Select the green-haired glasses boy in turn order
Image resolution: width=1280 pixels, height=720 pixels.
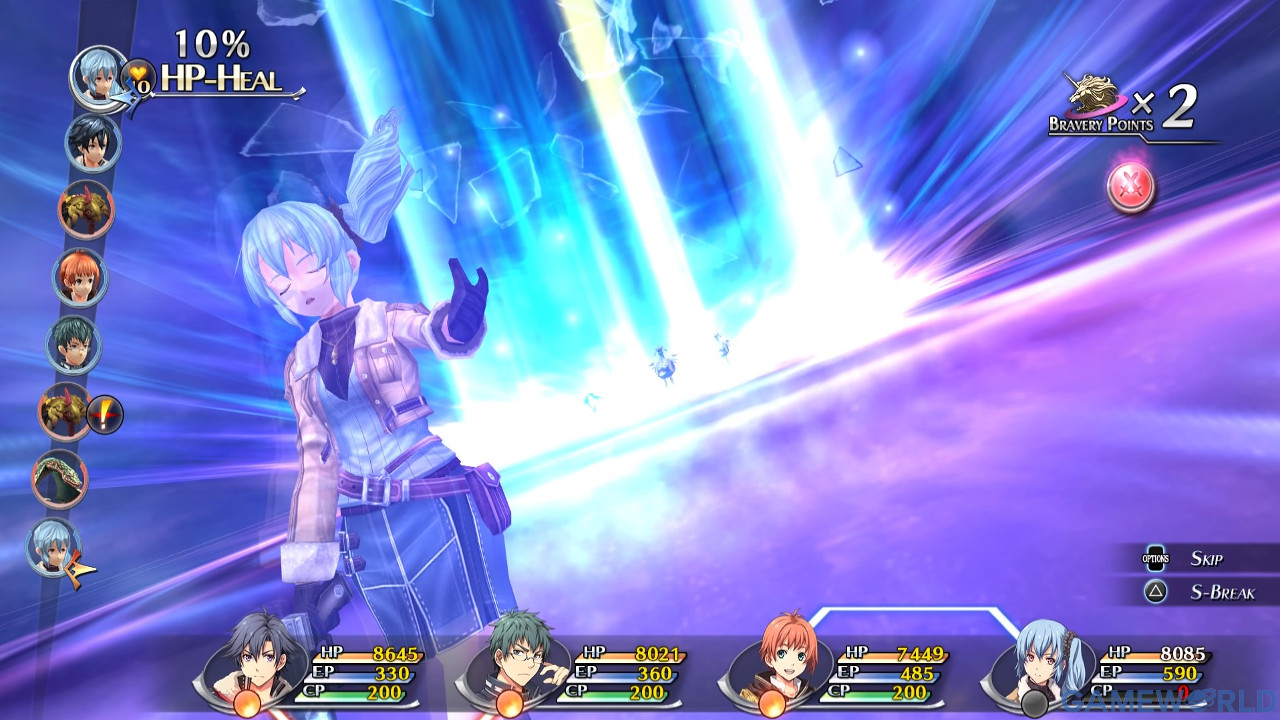point(73,345)
